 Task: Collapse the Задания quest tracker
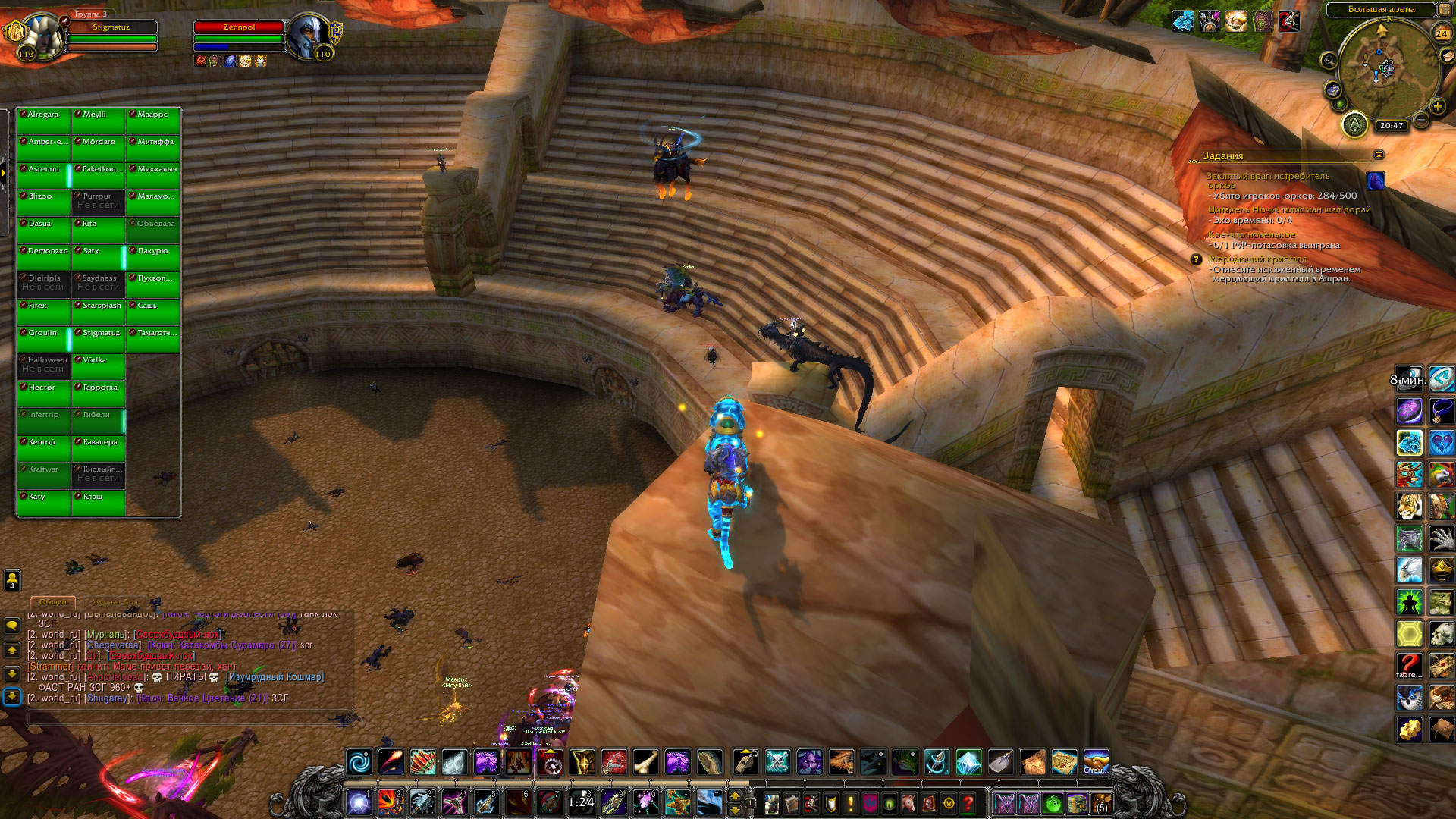click(1379, 155)
